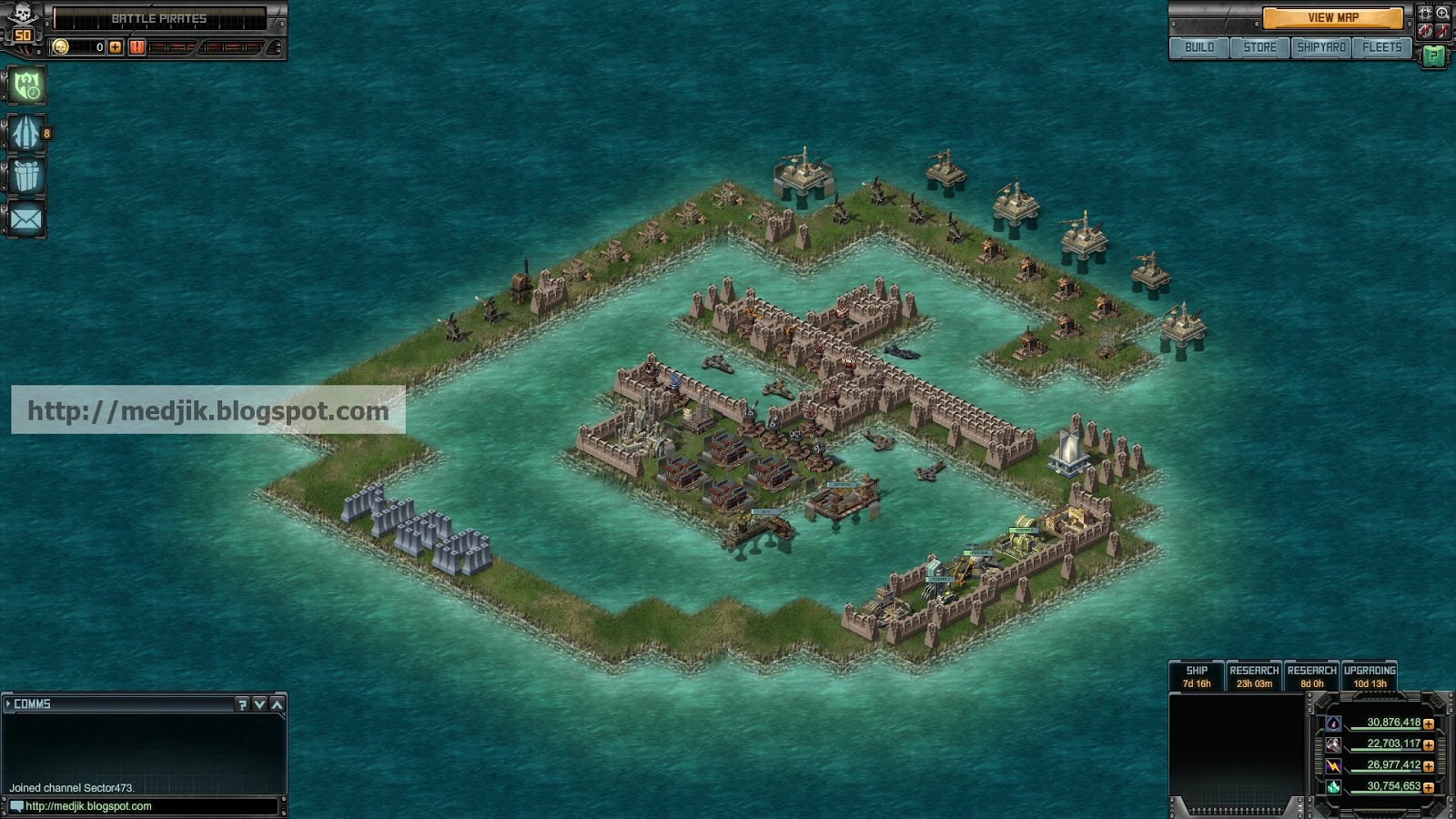Open the gift box icon
Screen dimensions: 1456x819
tap(26, 176)
